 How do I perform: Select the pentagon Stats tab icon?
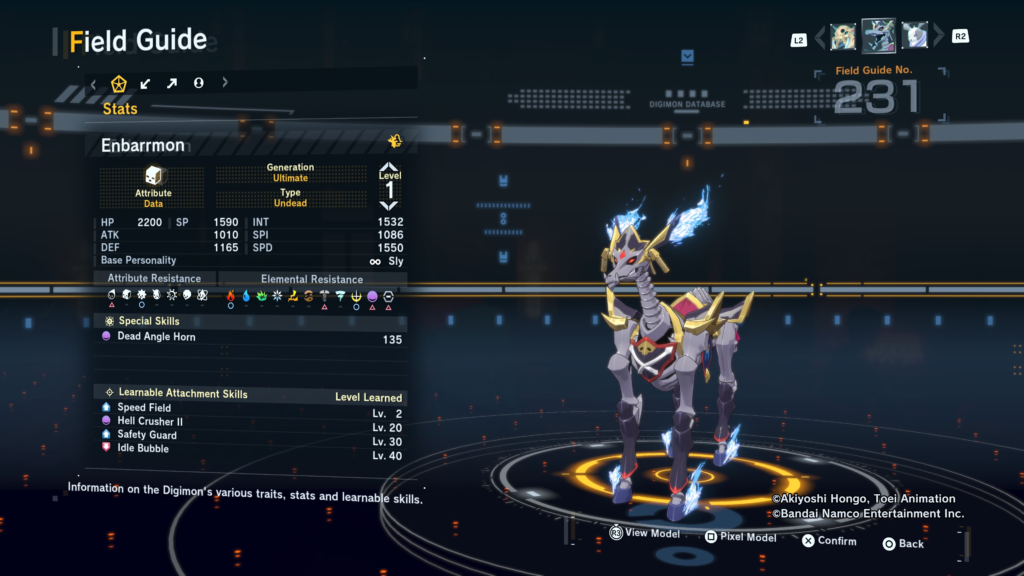[119, 83]
